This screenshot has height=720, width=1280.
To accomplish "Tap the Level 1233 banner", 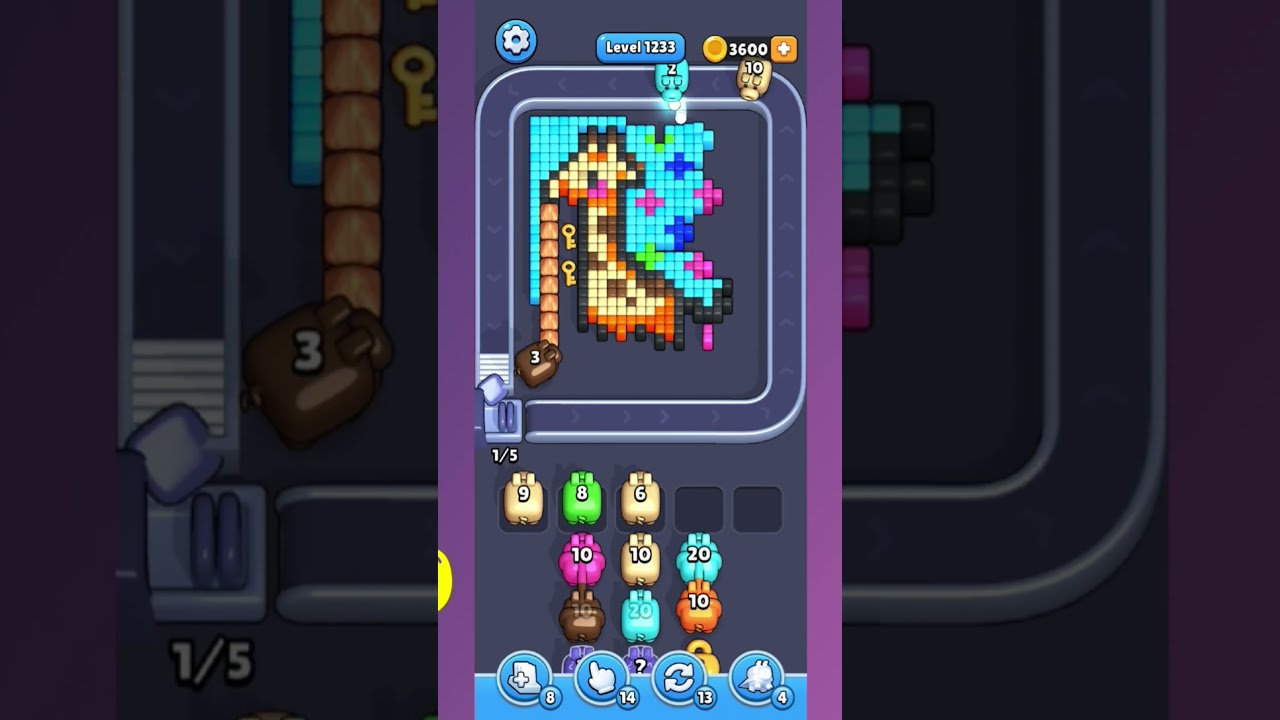I will click(640, 47).
